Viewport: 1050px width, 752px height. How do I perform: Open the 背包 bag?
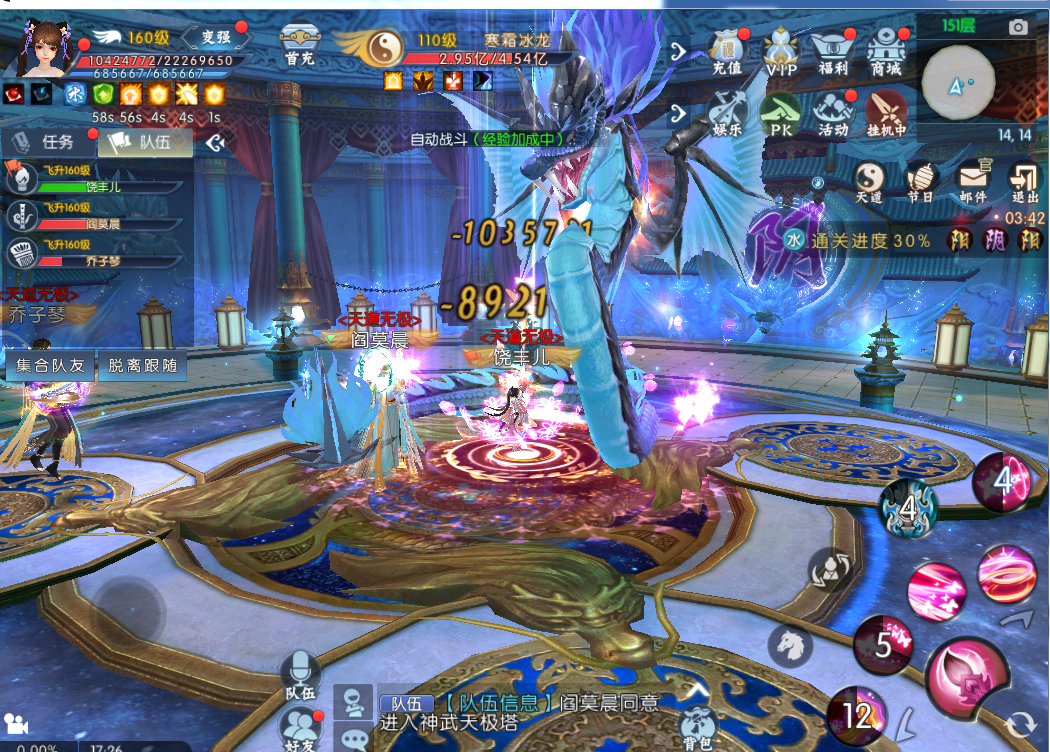(x=697, y=728)
